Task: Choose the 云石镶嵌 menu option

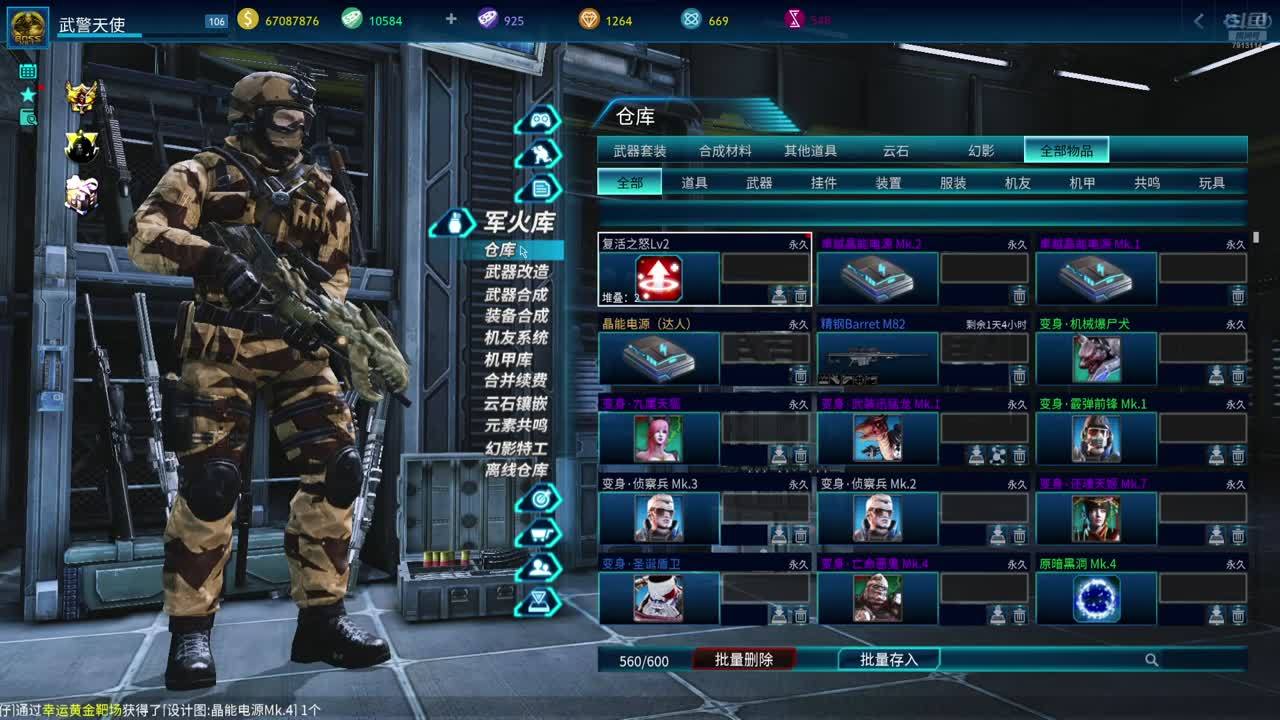Action: click(516, 404)
